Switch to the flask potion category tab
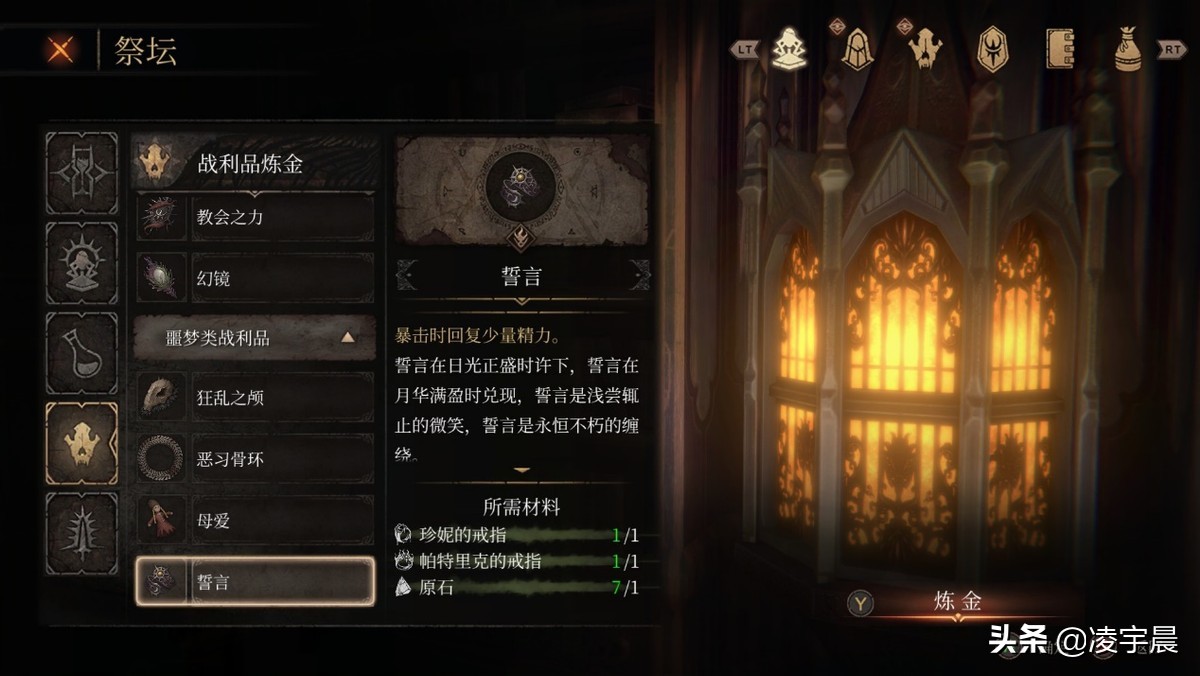 82,354
